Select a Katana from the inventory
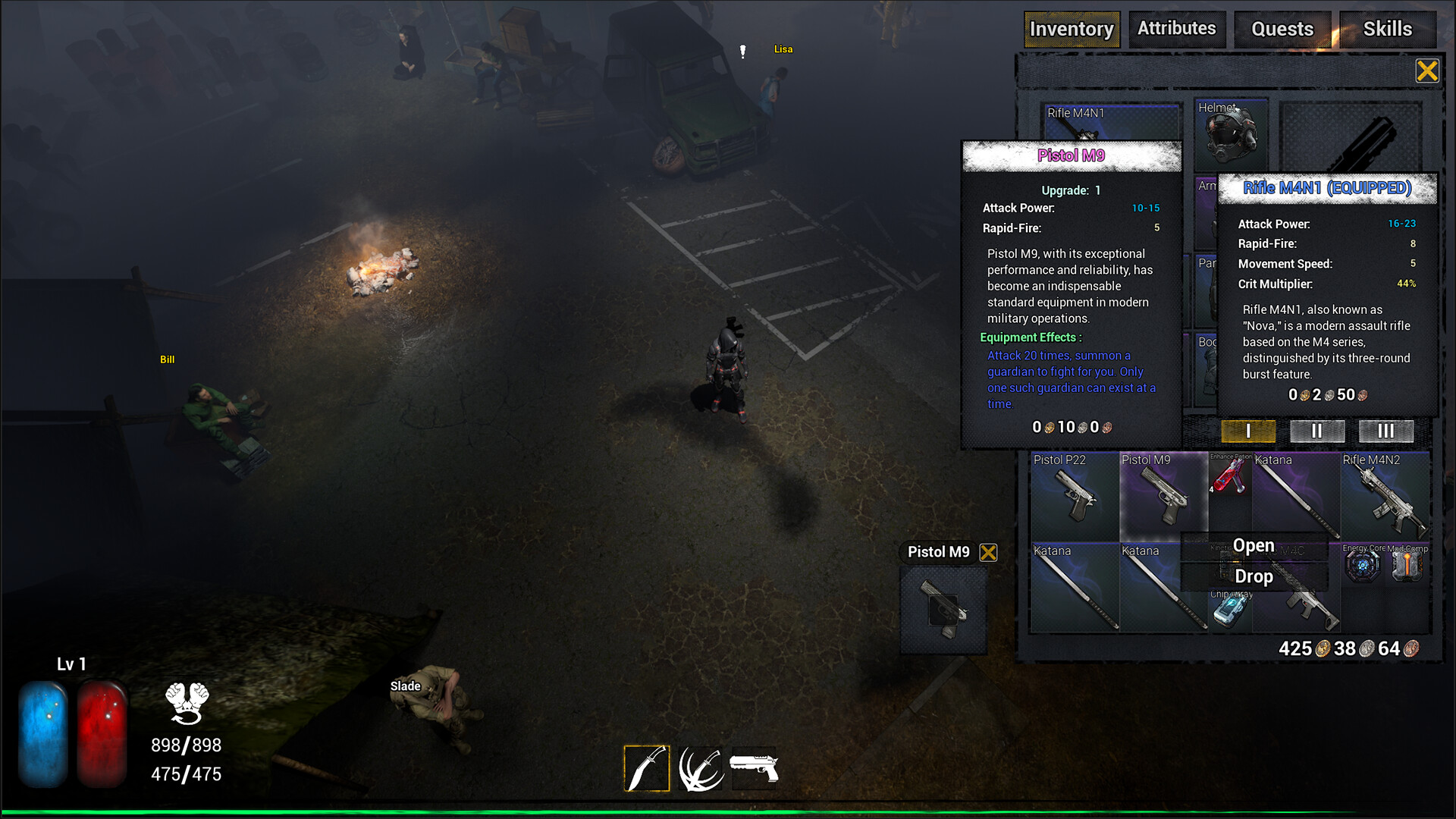This screenshot has width=1456, height=819. click(1074, 588)
